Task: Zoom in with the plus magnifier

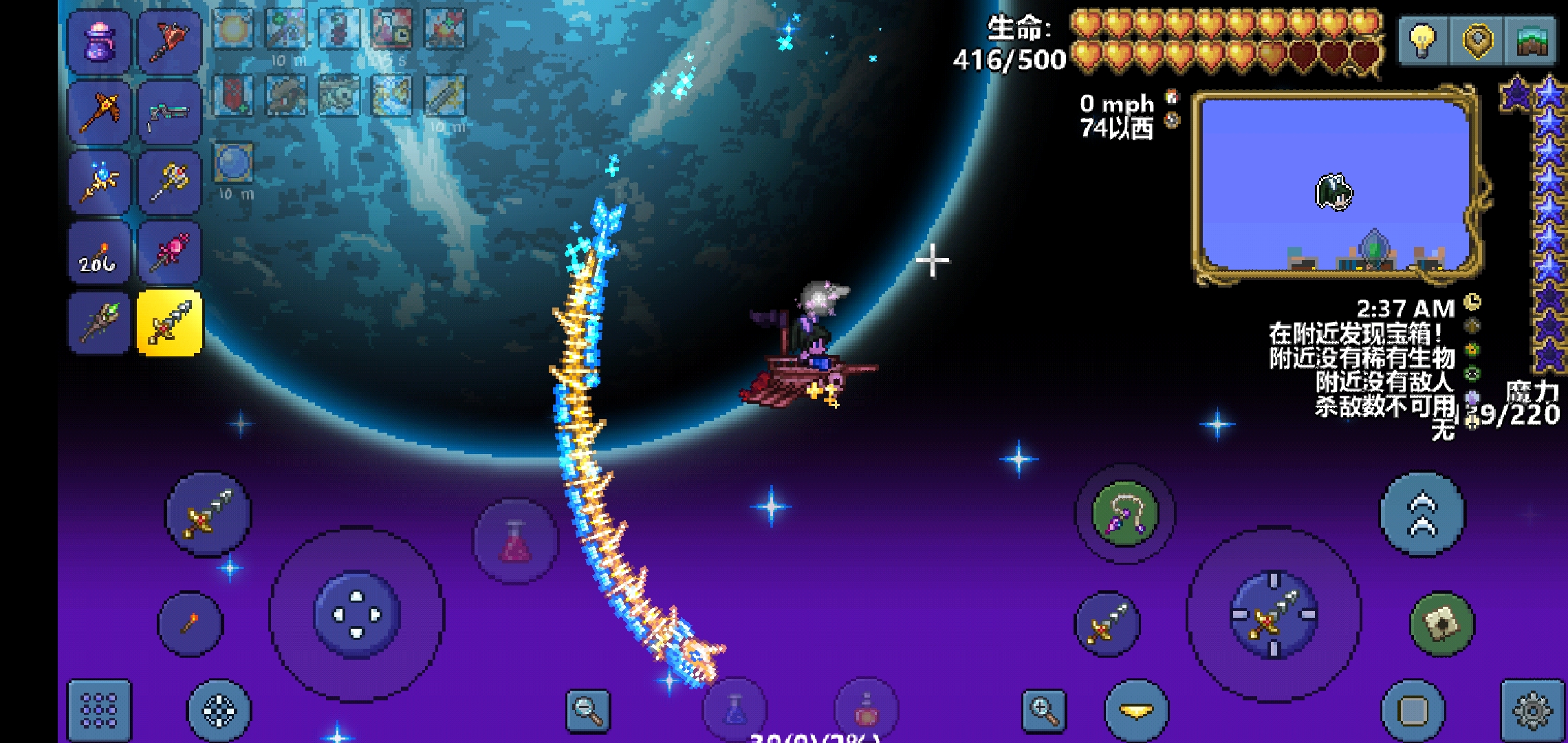Action: click(1043, 710)
